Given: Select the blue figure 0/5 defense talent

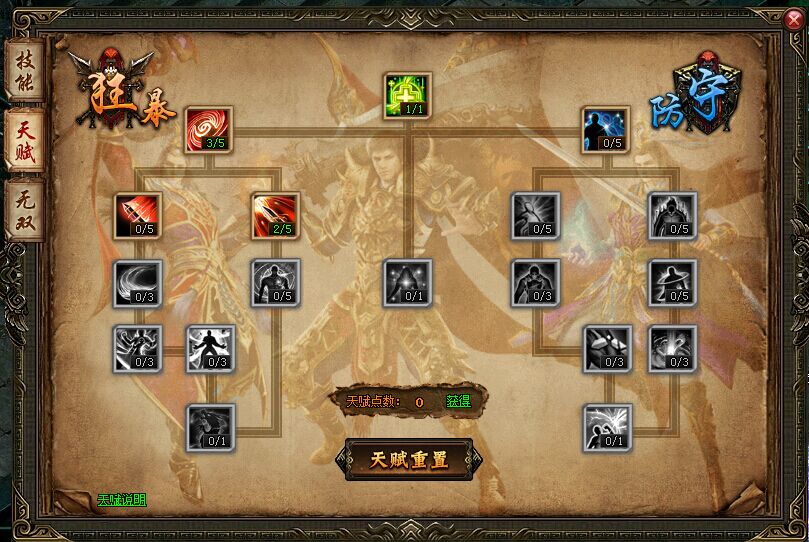Looking at the screenshot, I should pyautogui.click(x=606, y=130).
